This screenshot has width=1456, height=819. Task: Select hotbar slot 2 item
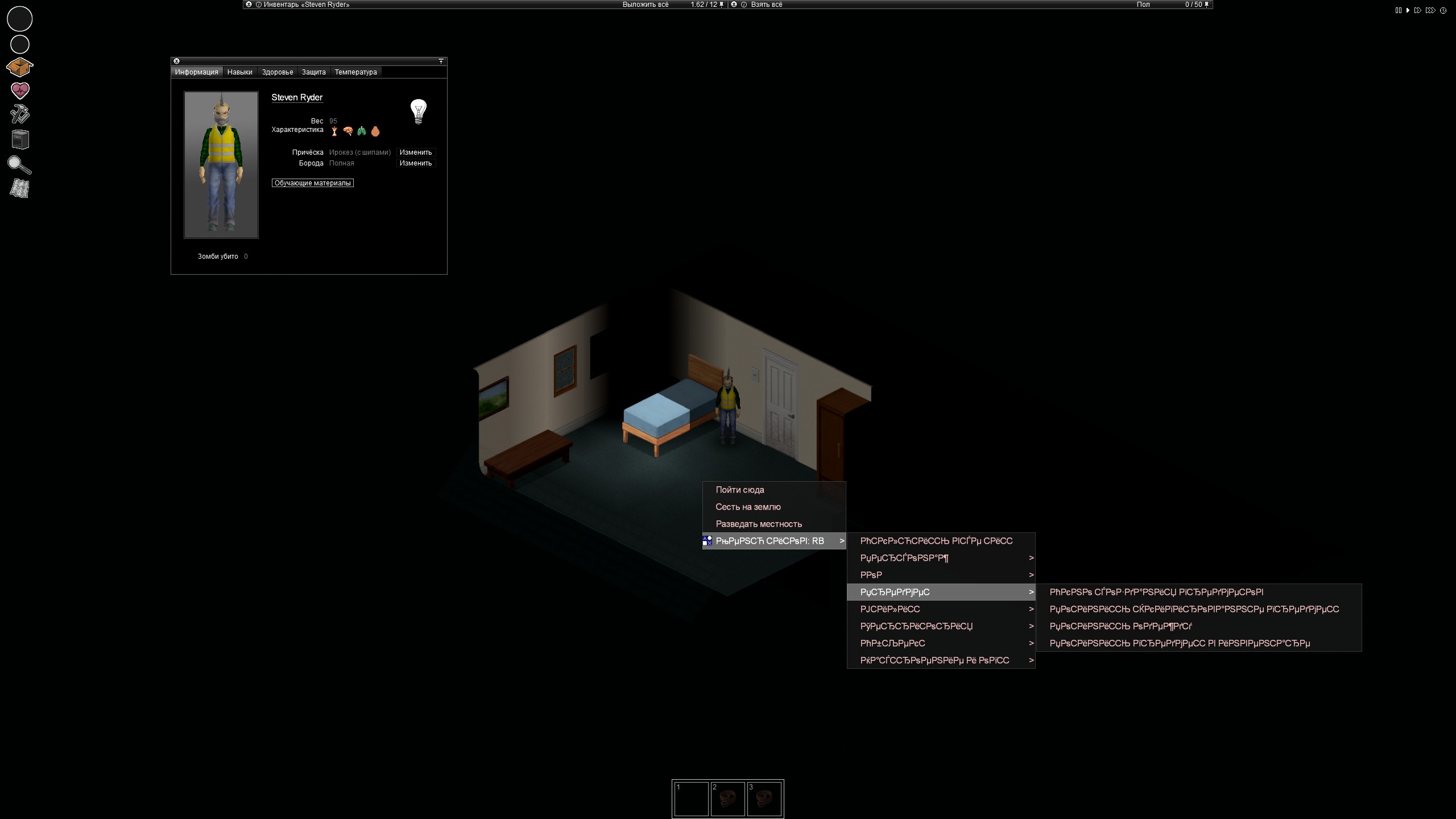point(729,799)
